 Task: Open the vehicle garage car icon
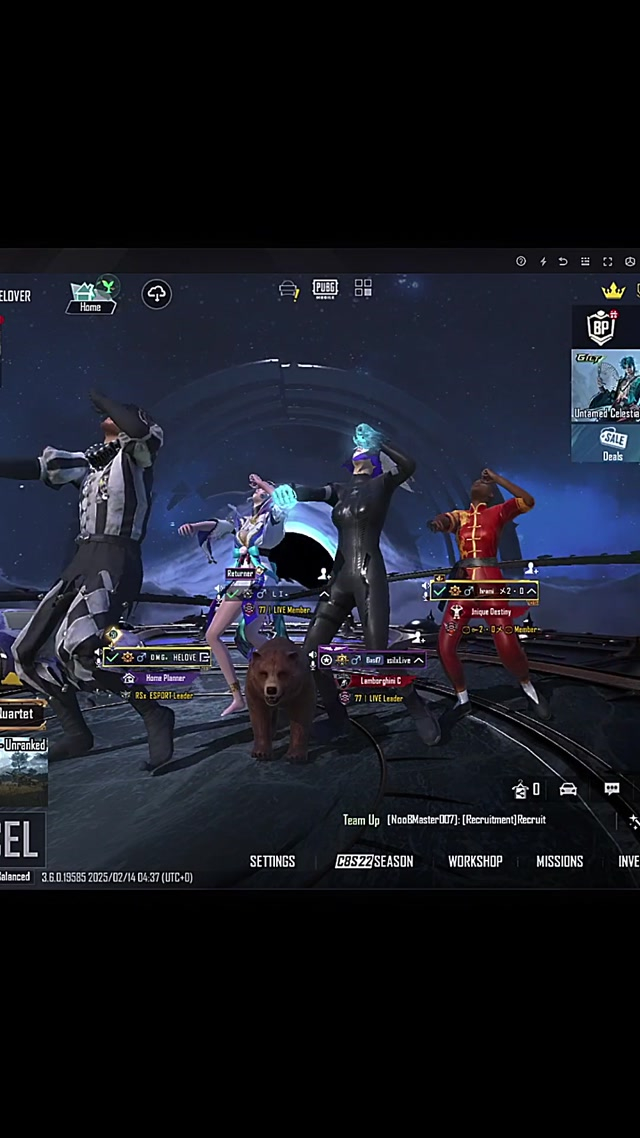(x=568, y=789)
